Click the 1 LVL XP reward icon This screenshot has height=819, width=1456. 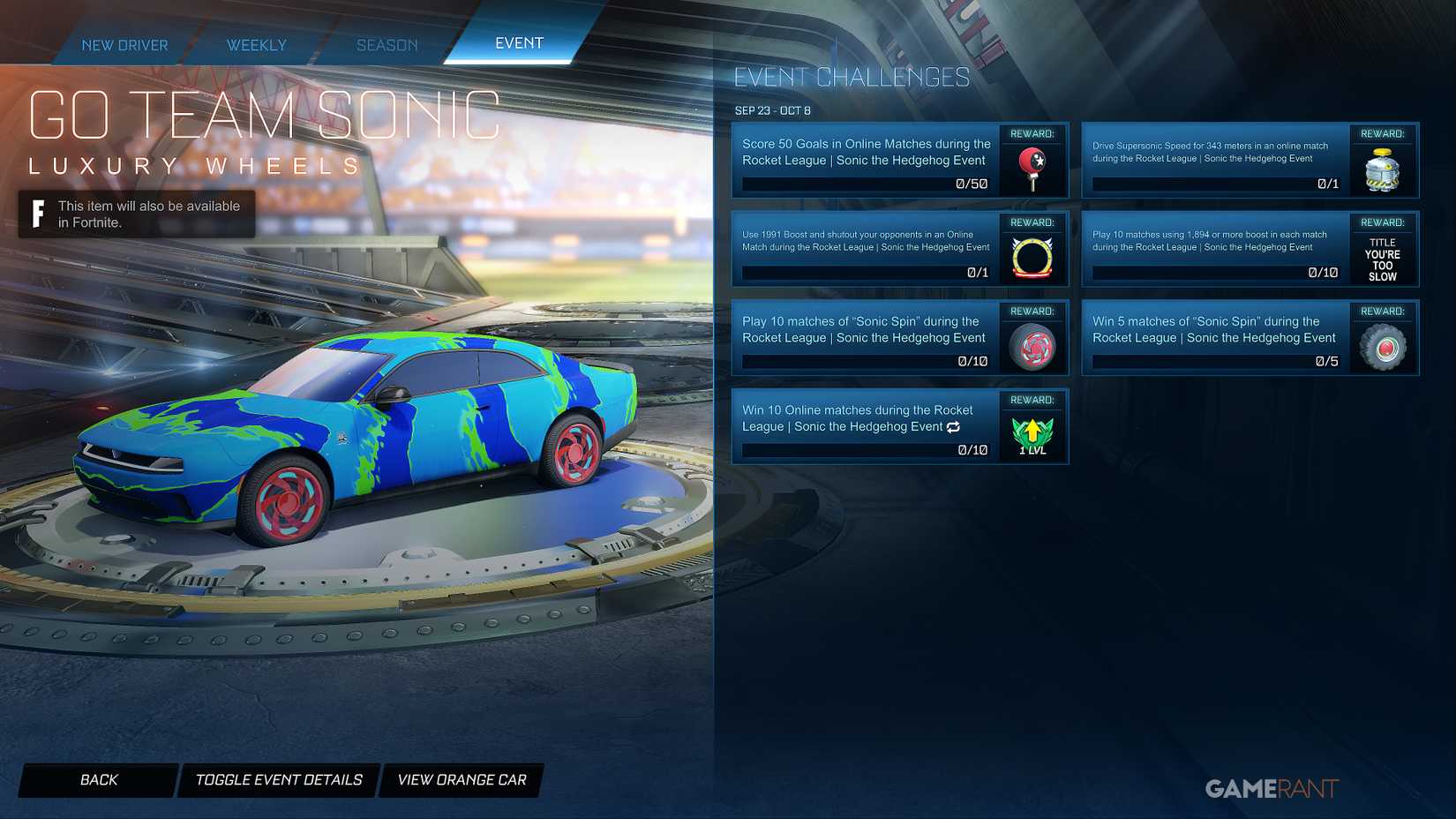1032,432
